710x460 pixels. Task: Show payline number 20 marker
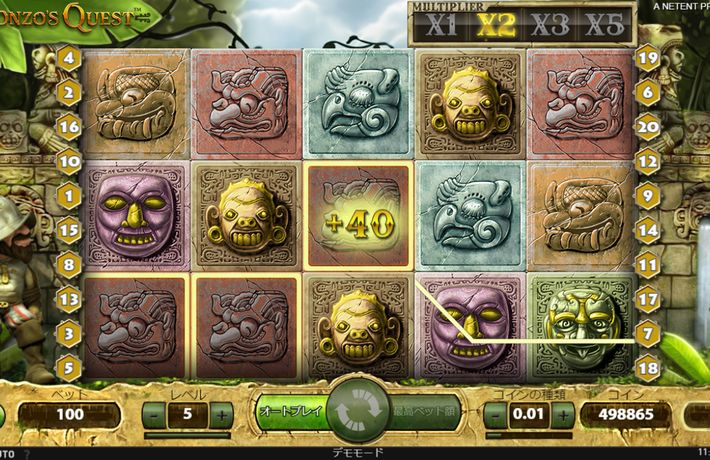click(x=647, y=127)
